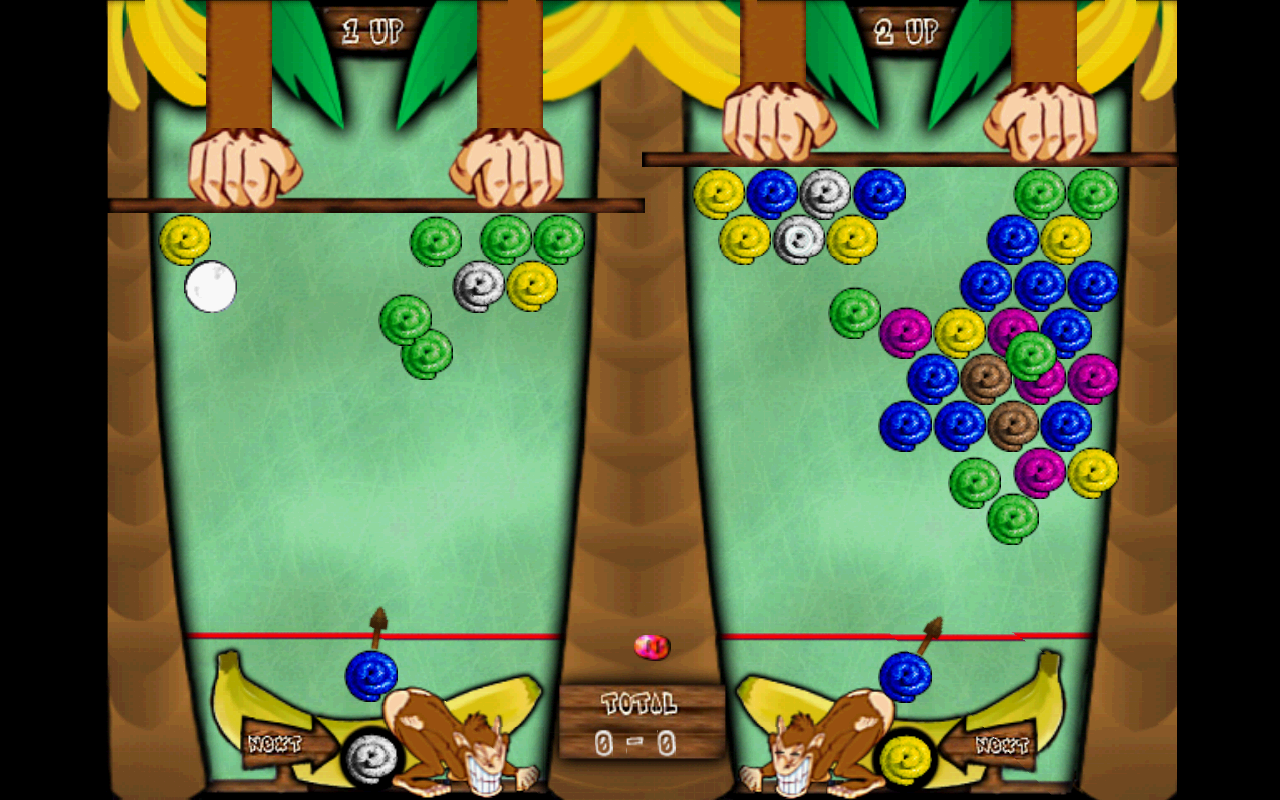Click the lone yellow bubble on player 1's field
Screen dimensions: 1280x800
point(185,240)
